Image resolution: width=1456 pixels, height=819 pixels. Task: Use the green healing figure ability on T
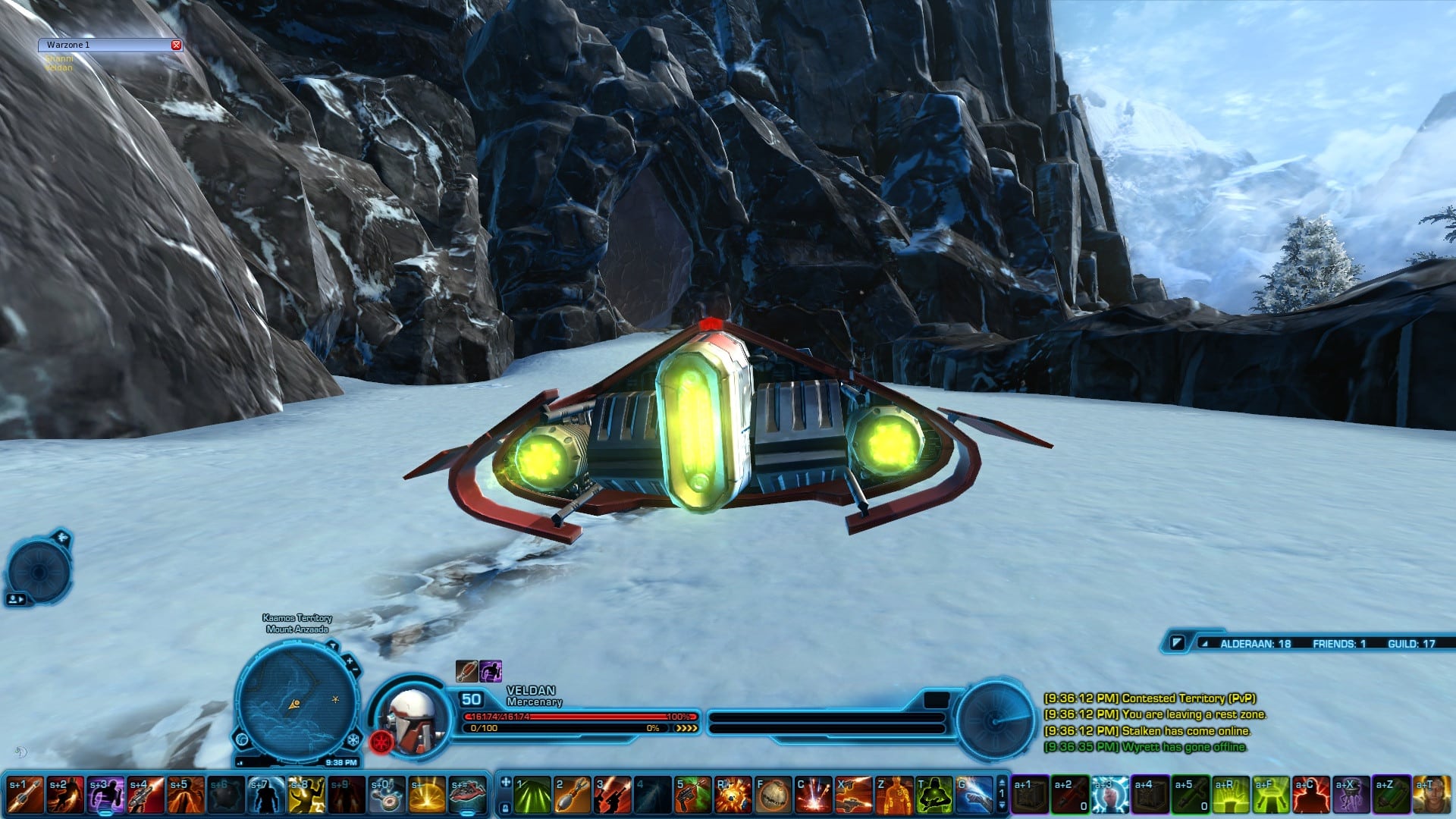934,795
